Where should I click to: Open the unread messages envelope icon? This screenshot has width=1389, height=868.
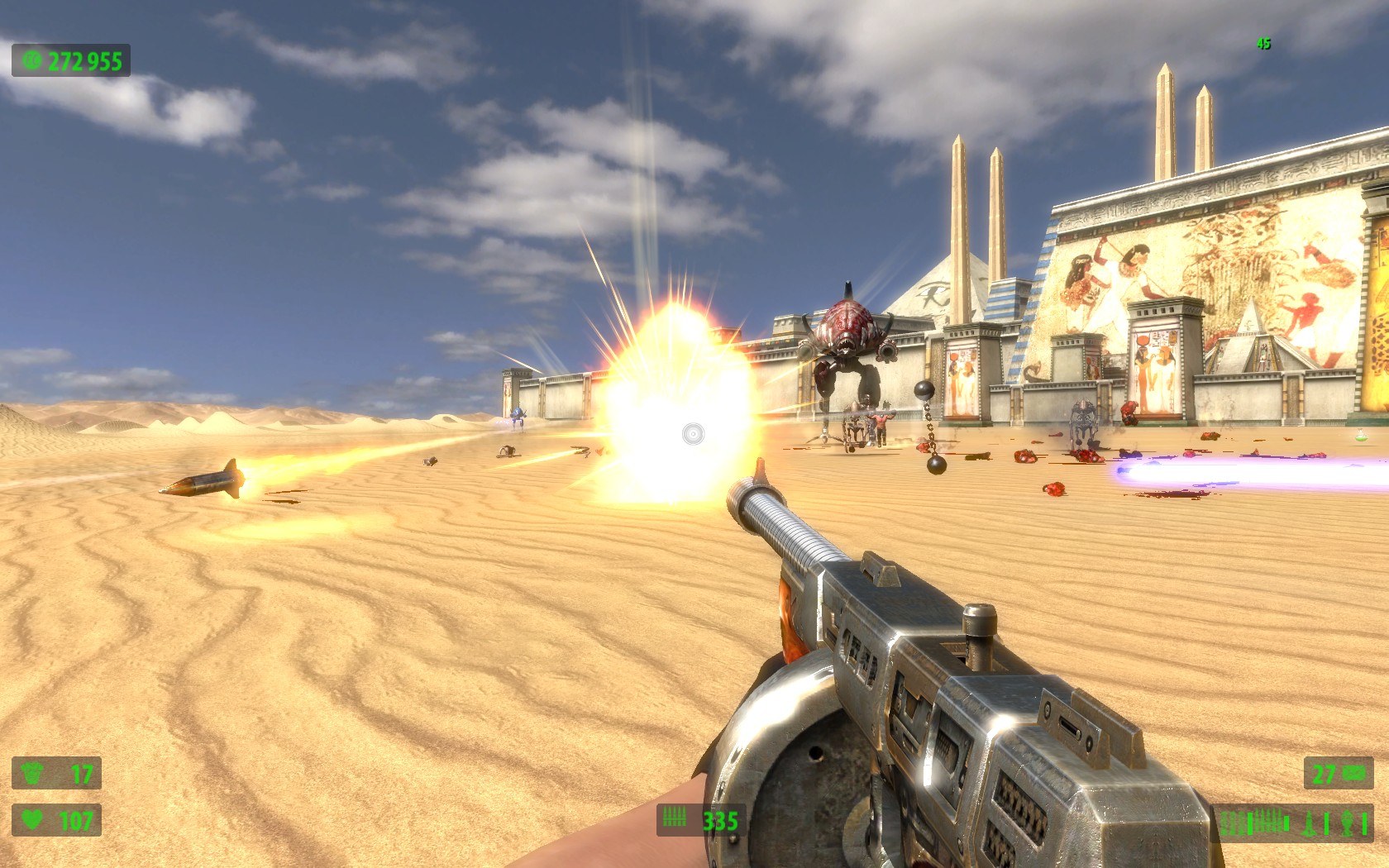[1354, 774]
